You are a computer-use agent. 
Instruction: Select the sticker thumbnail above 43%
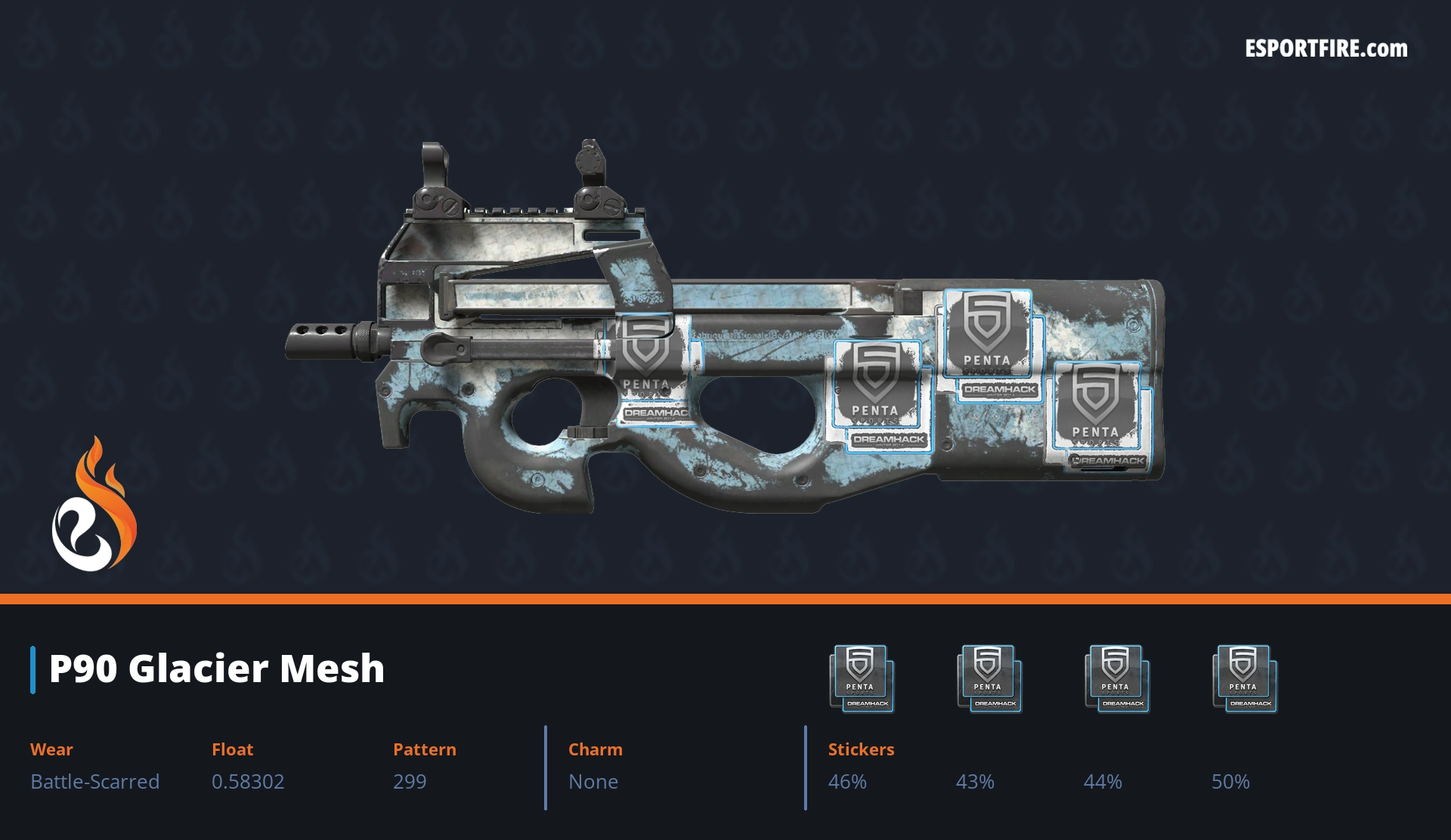coord(989,678)
